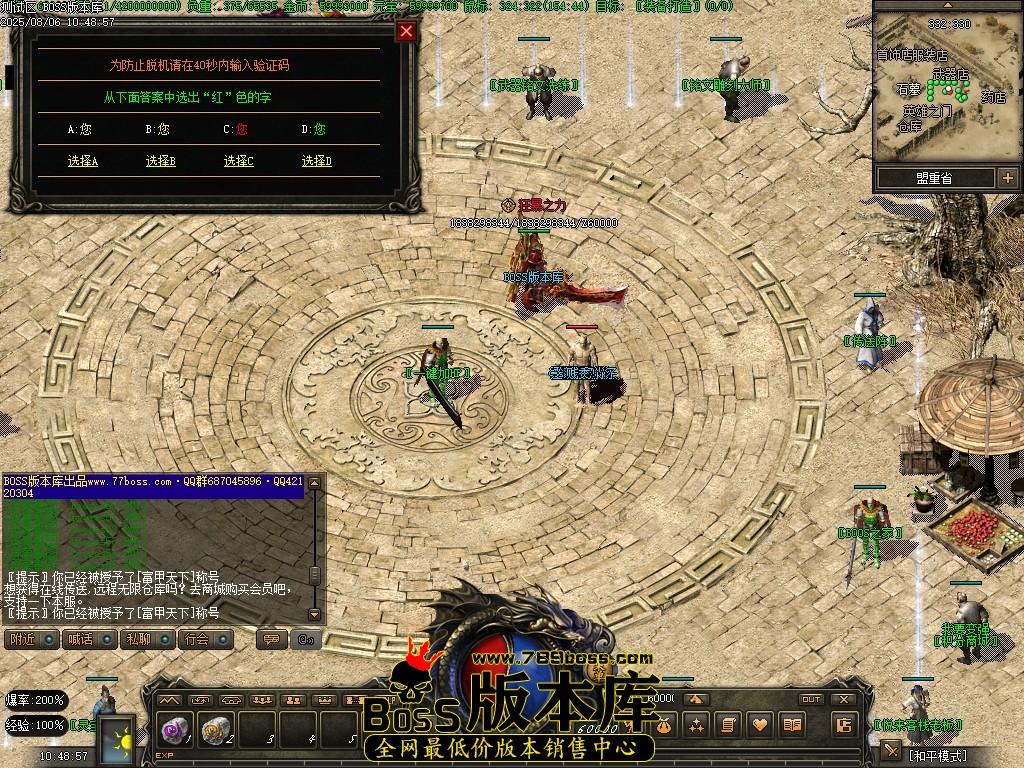Open the bag inventory icon
This screenshot has height=768, width=1024.
coord(663,725)
